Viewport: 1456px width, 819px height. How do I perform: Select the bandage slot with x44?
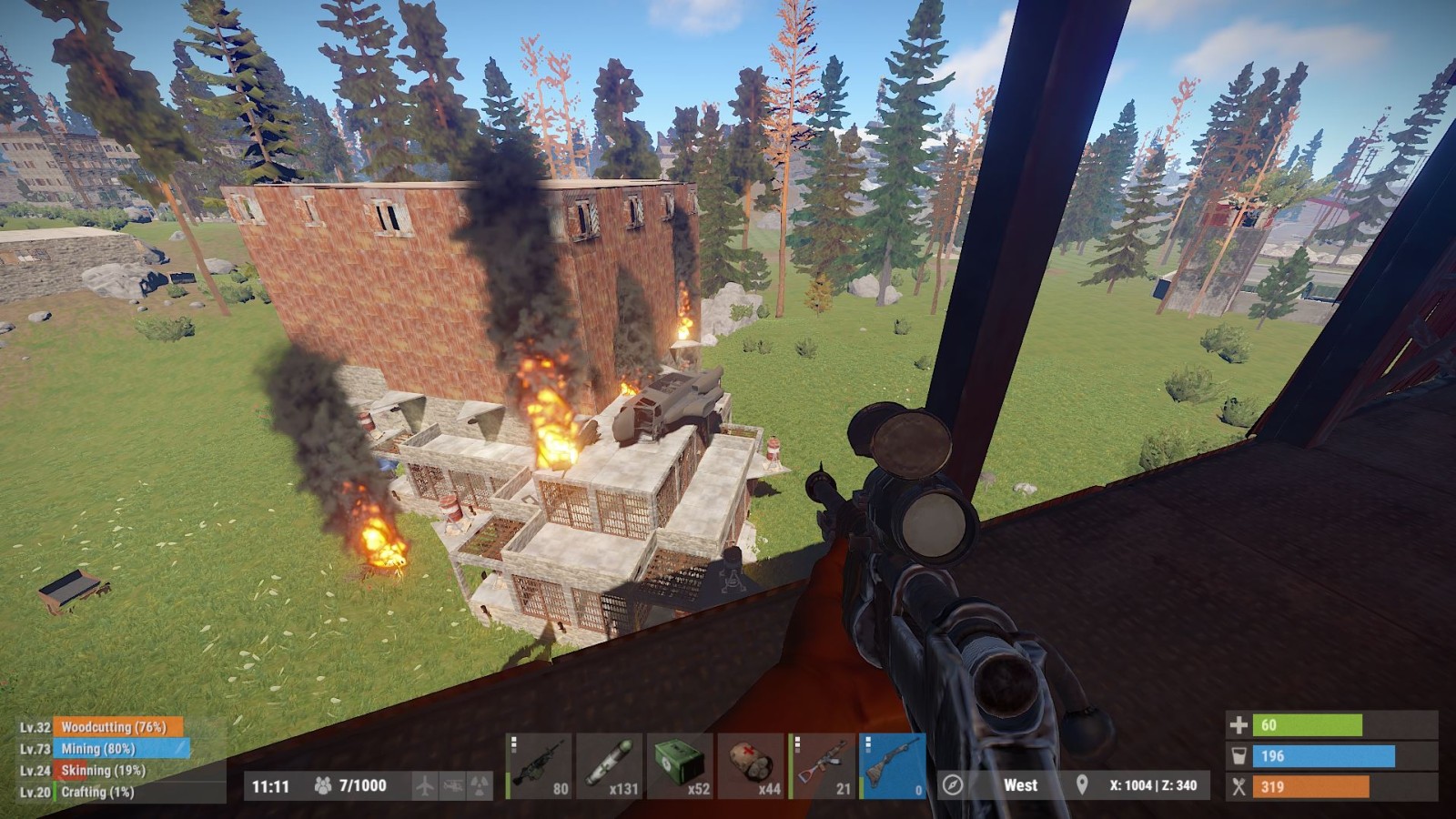coord(751,765)
